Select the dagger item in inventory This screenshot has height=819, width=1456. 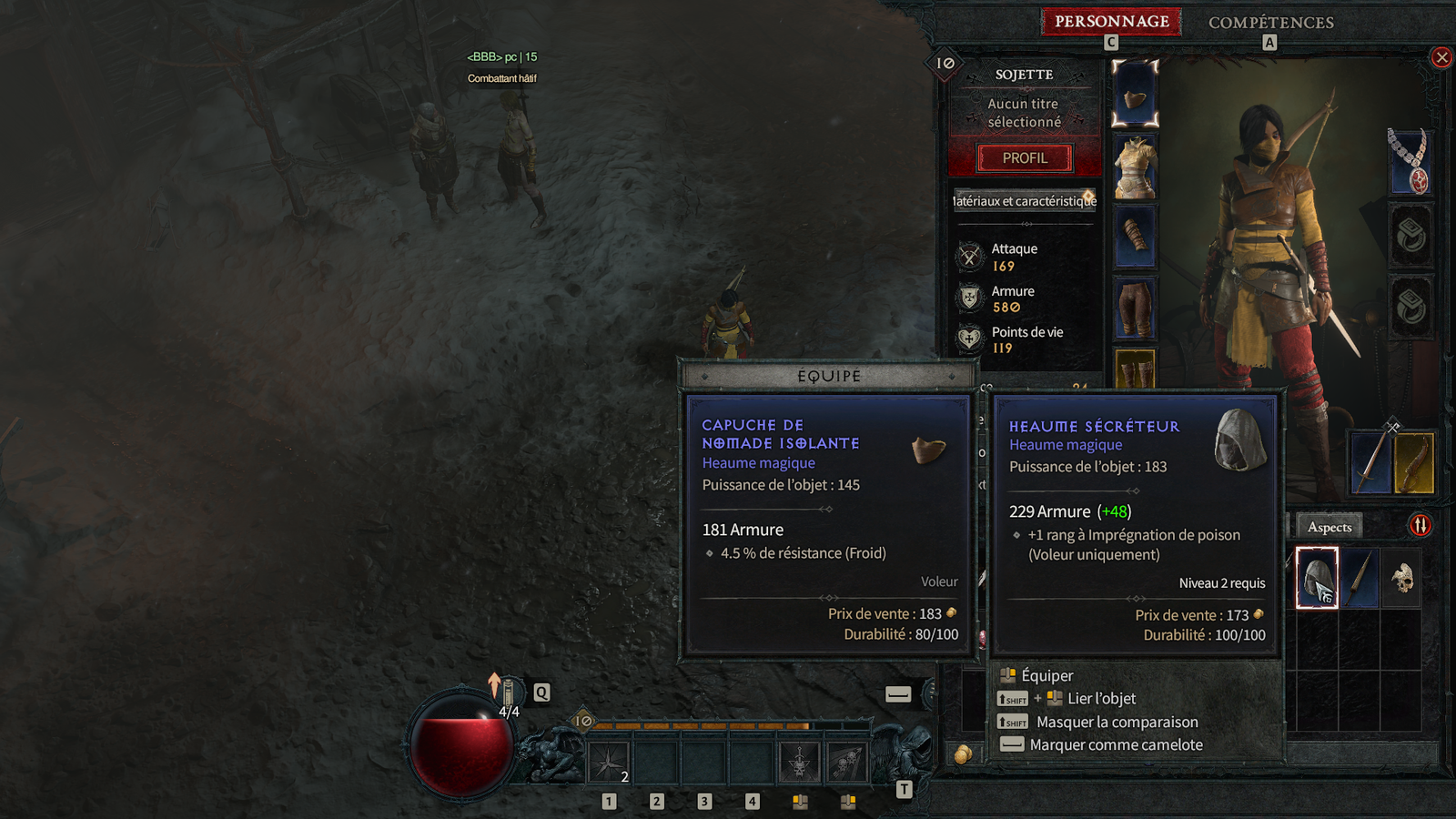pyautogui.click(x=1360, y=578)
